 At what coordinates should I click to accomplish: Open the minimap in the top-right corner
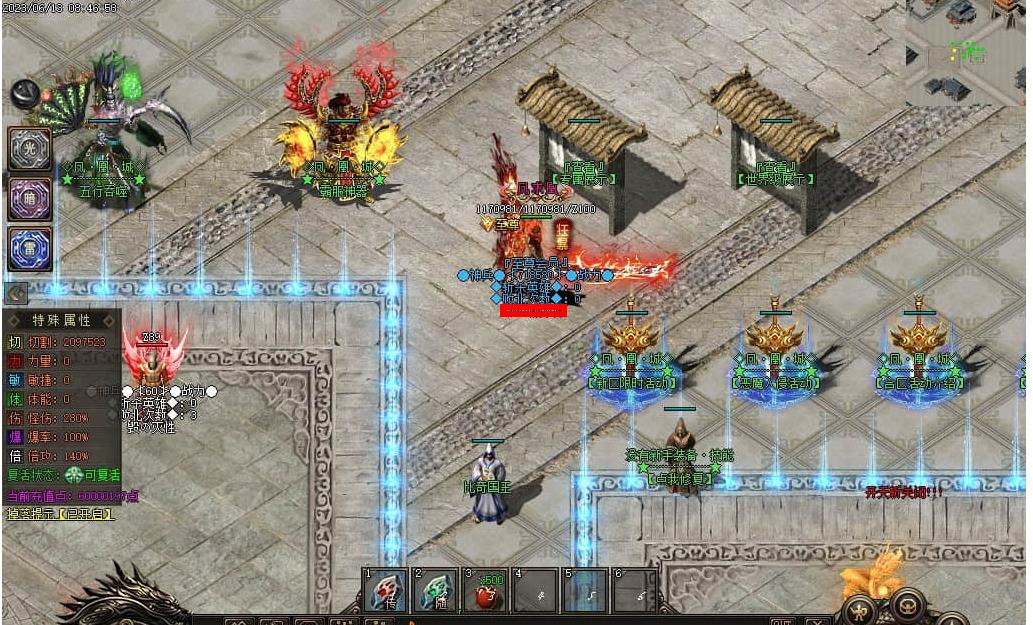[966, 50]
